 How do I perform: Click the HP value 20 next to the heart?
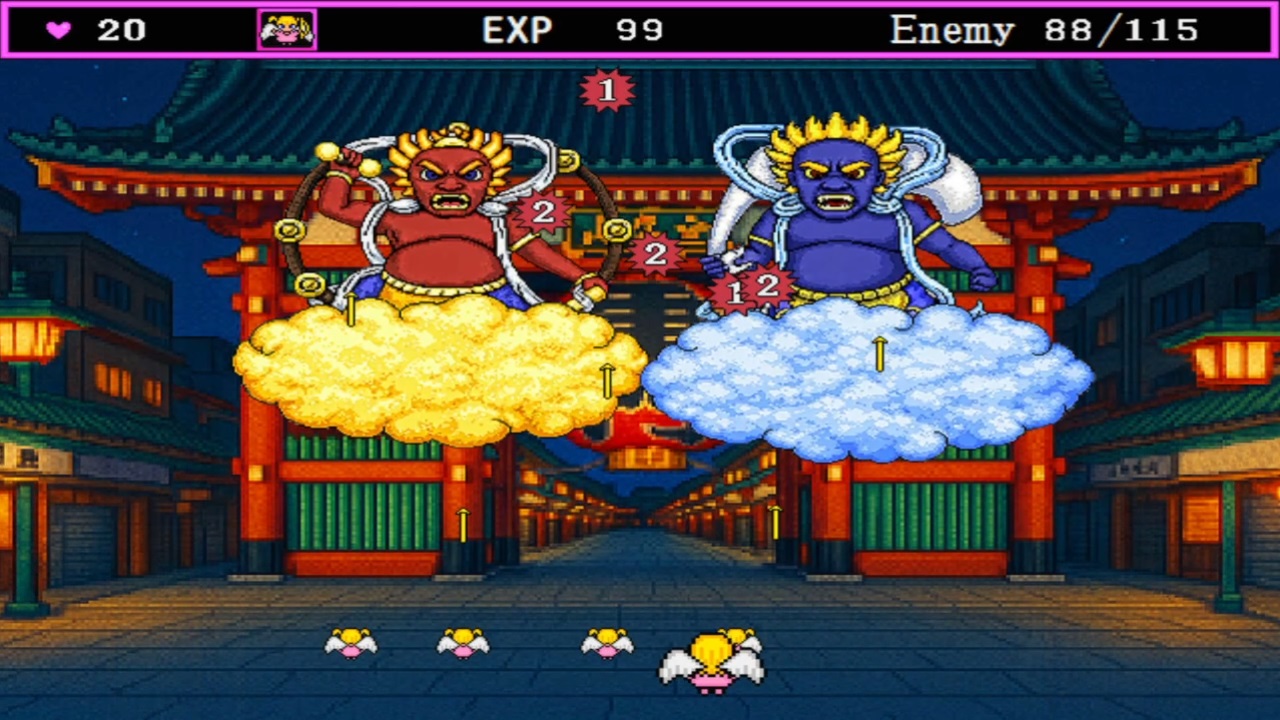pos(122,27)
